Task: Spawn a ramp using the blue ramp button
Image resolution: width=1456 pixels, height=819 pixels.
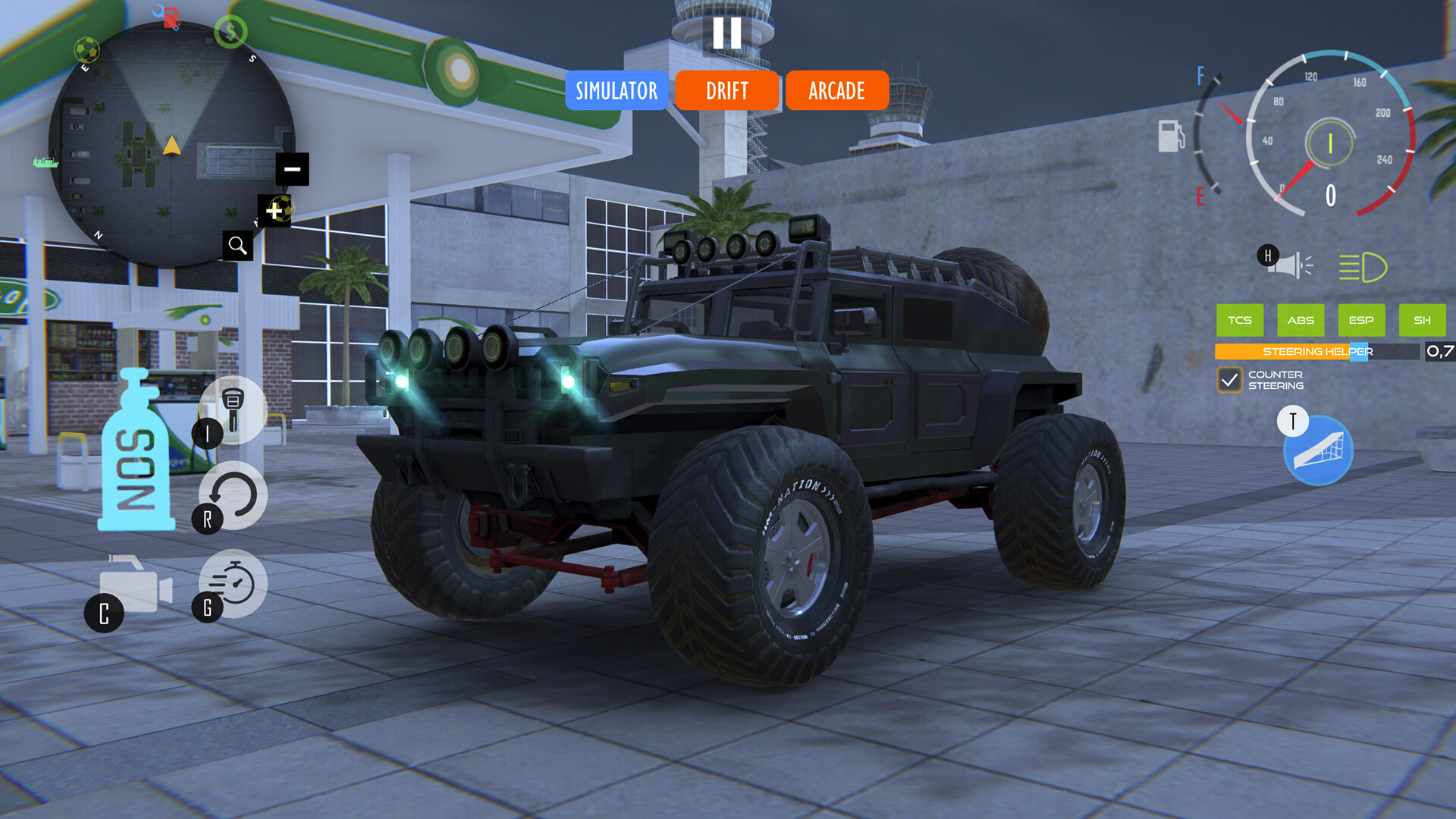Action: tap(1317, 450)
